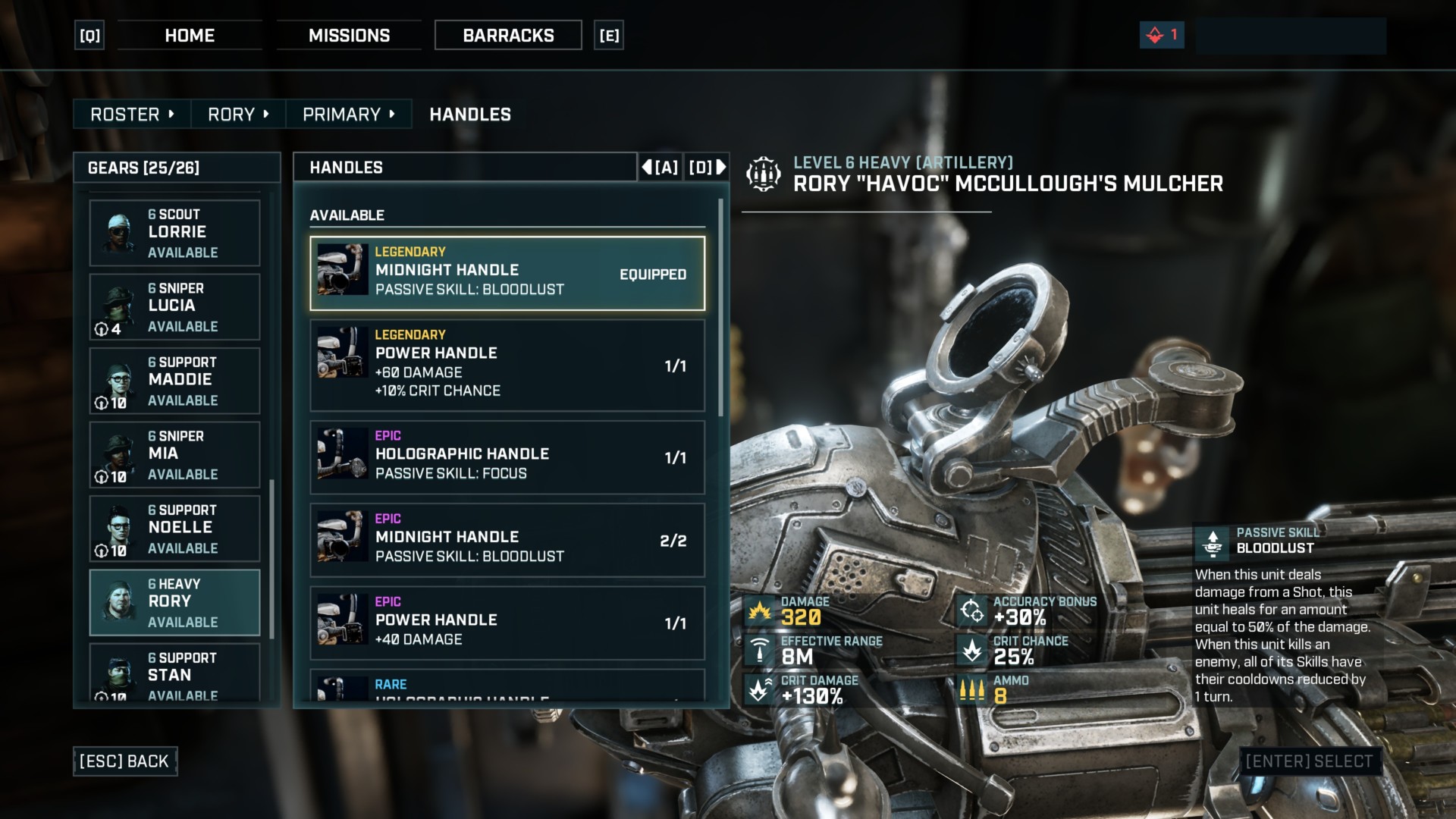Pick the Epic Midnight Handle
The image size is (1456, 819).
pos(507,540)
